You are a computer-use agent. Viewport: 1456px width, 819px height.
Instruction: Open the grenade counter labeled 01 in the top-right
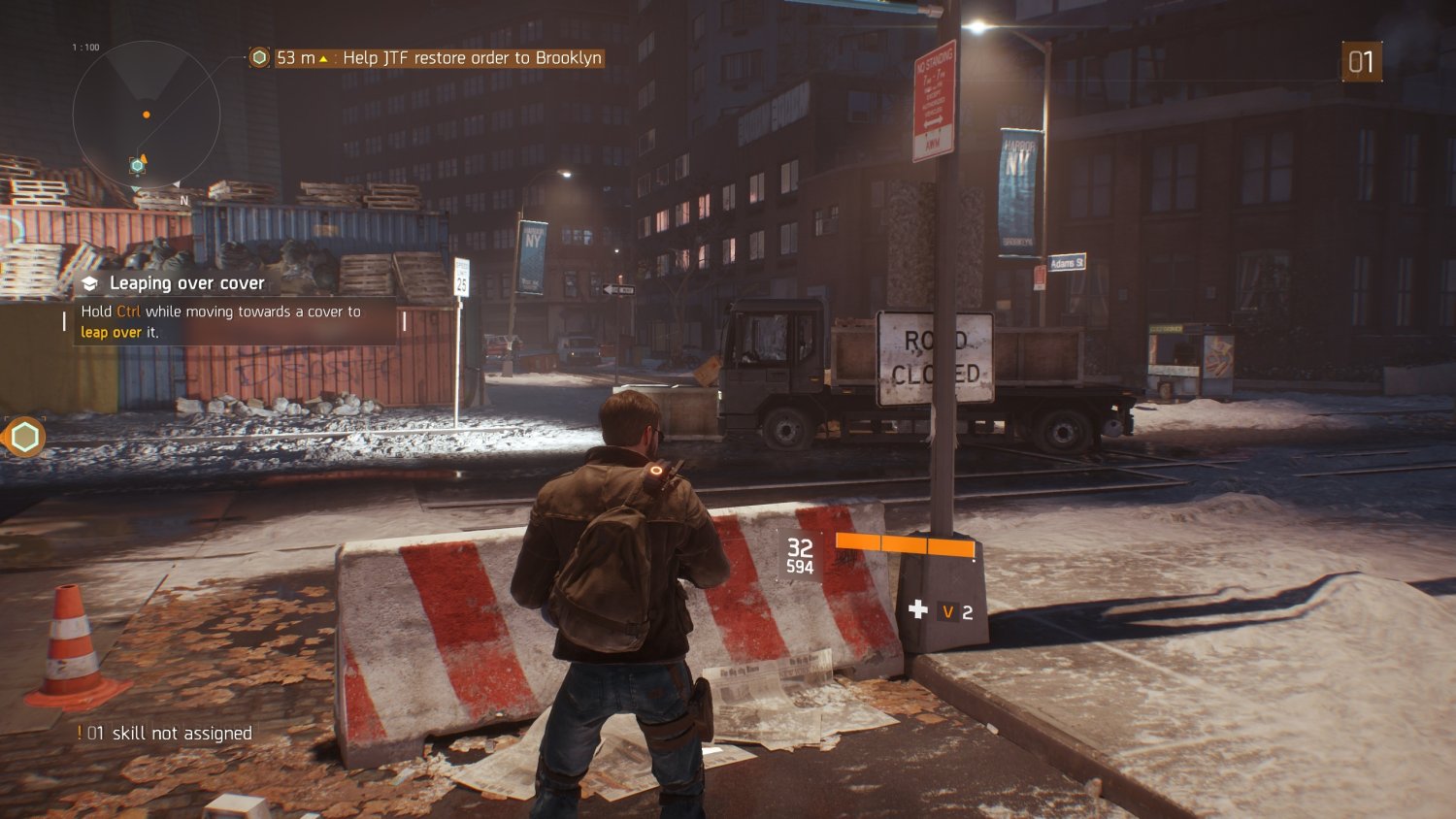[x=1362, y=60]
